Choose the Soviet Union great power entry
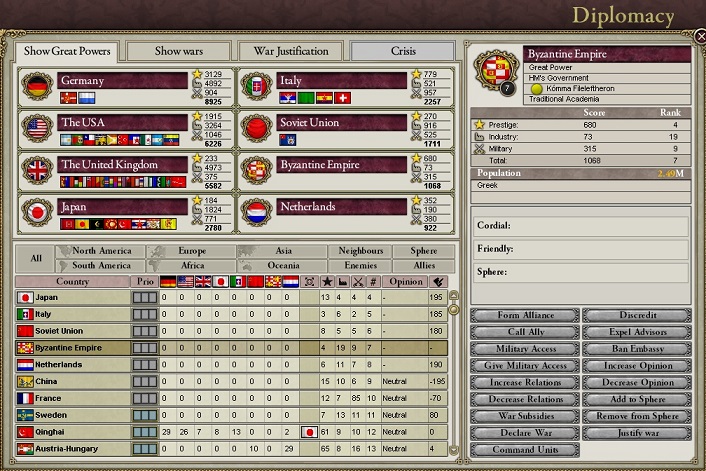The height and width of the screenshot is (471, 706). [341, 123]
